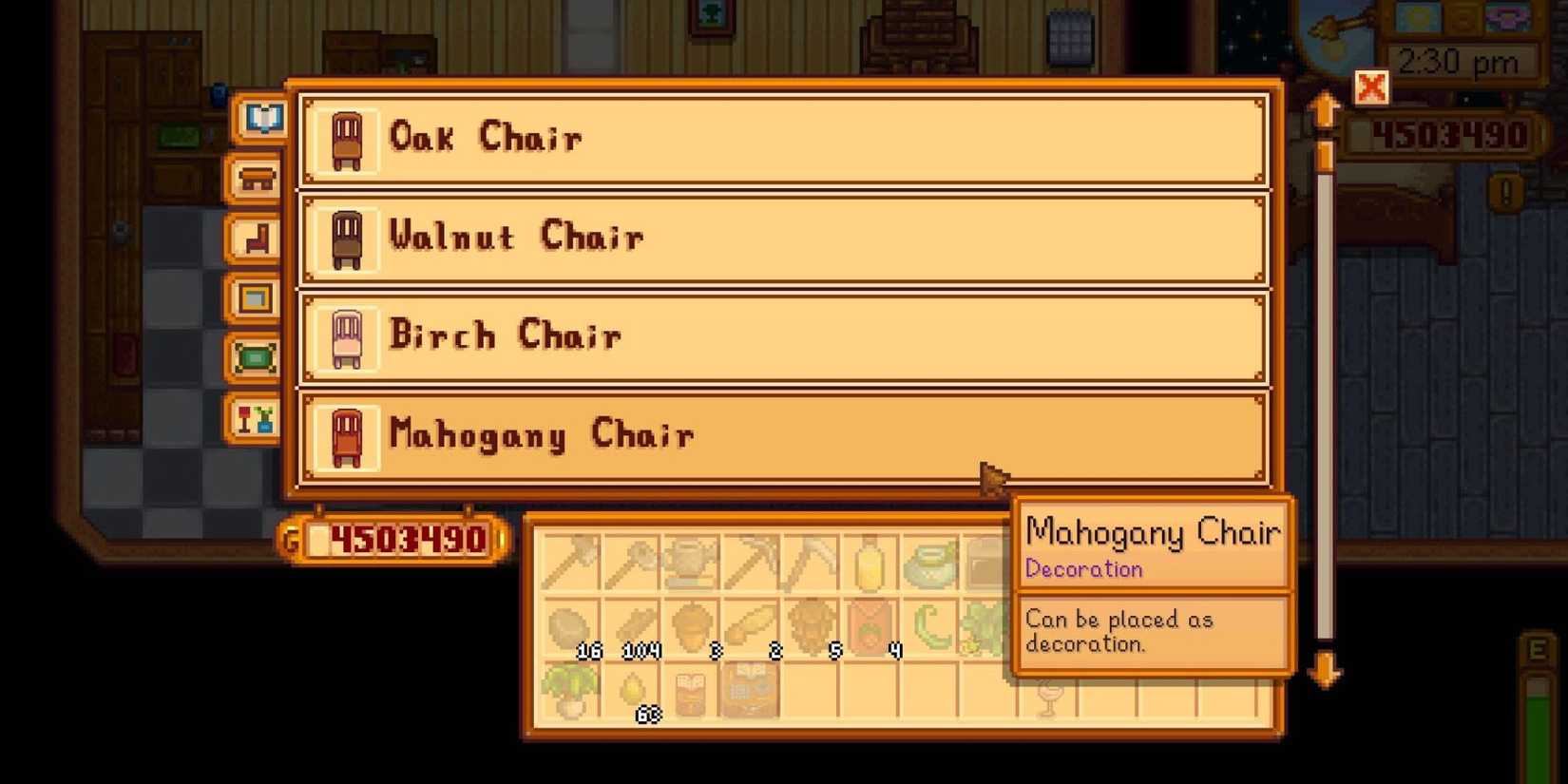Viewport: 1568px width, 784px height.
Task: Select the stack of 104 wood
Action: (632, 627)
